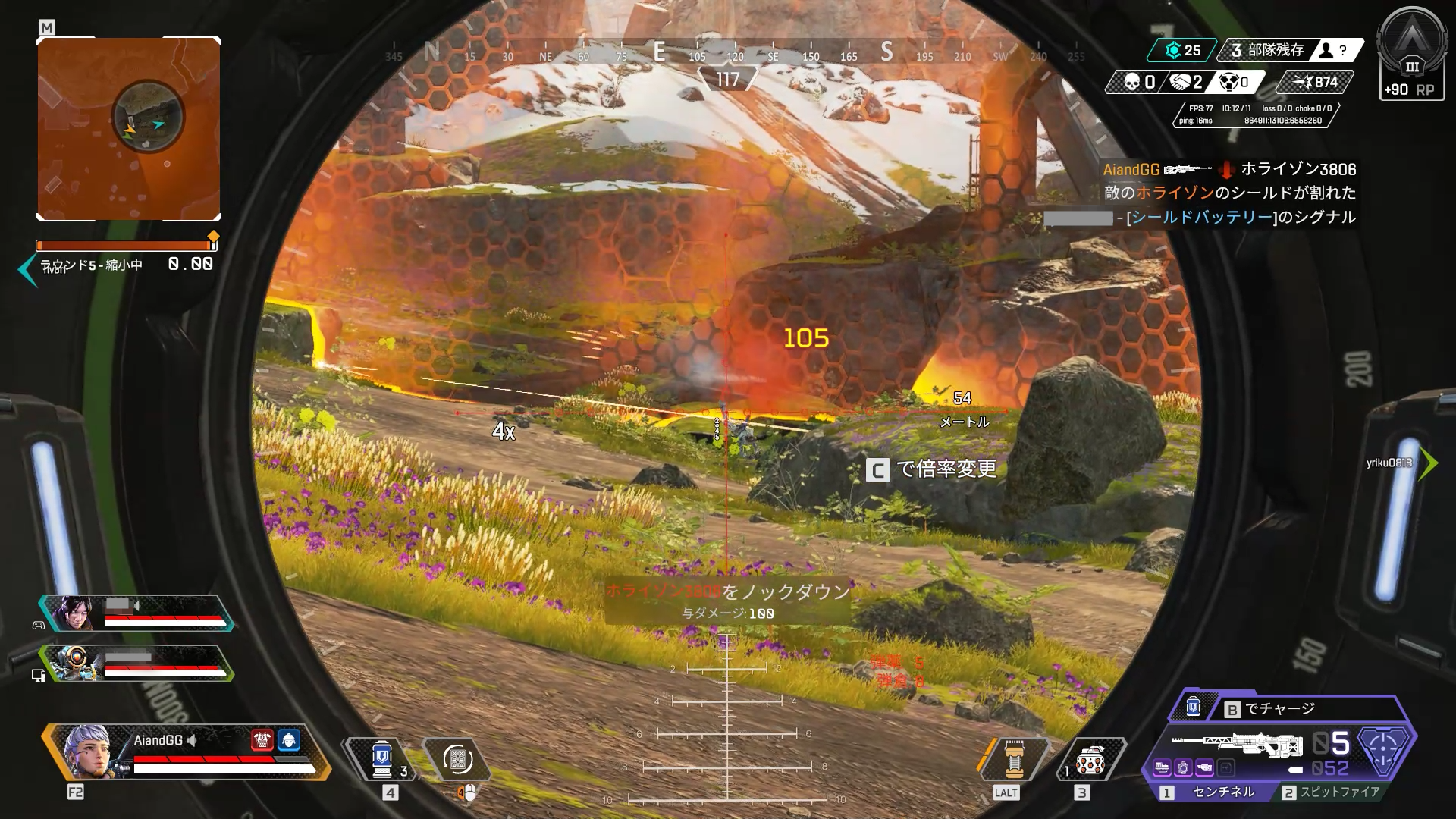1456x819 pixels.
Task: Click the ranked badge showing +90 RP
Action: pos(1410,57)
